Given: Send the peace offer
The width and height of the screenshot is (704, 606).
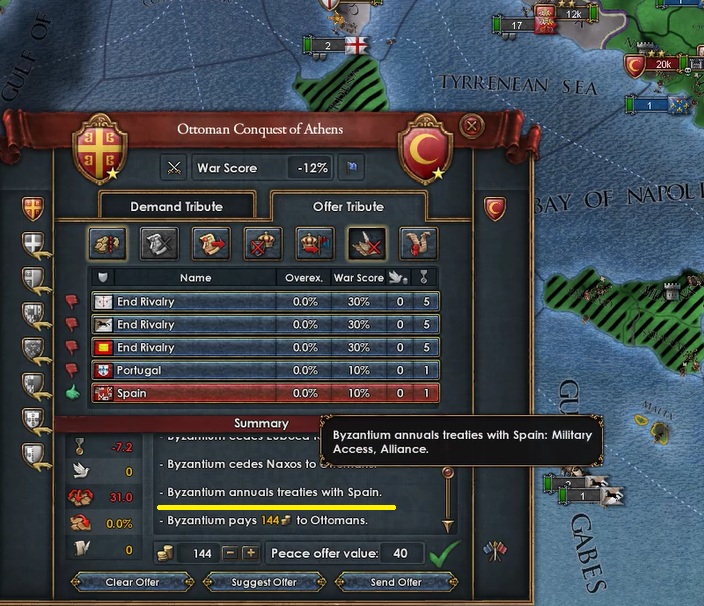Looking at the screenshot, I should [396, 582].
